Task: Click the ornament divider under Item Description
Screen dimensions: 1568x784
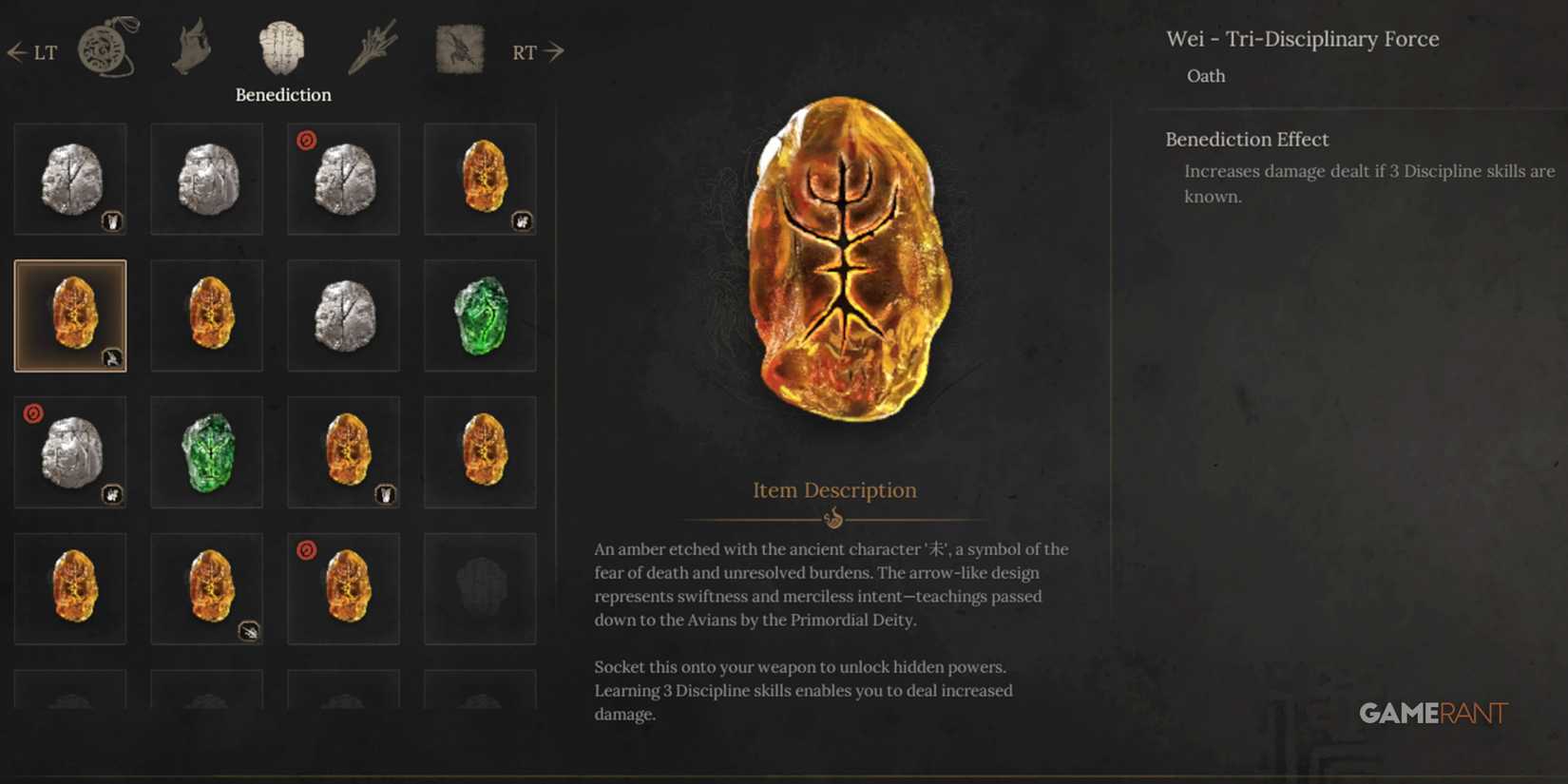Action: 834,518
